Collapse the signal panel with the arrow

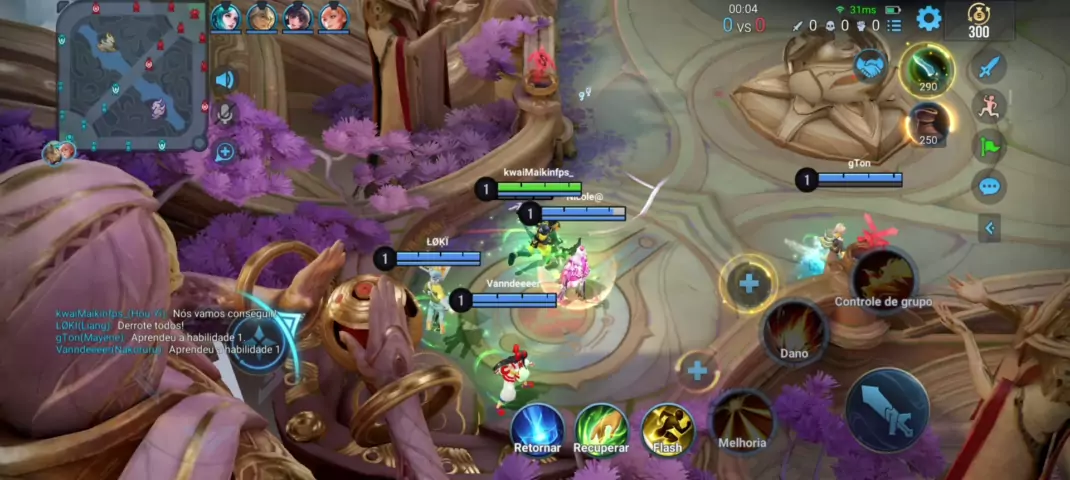coord(989,228)
